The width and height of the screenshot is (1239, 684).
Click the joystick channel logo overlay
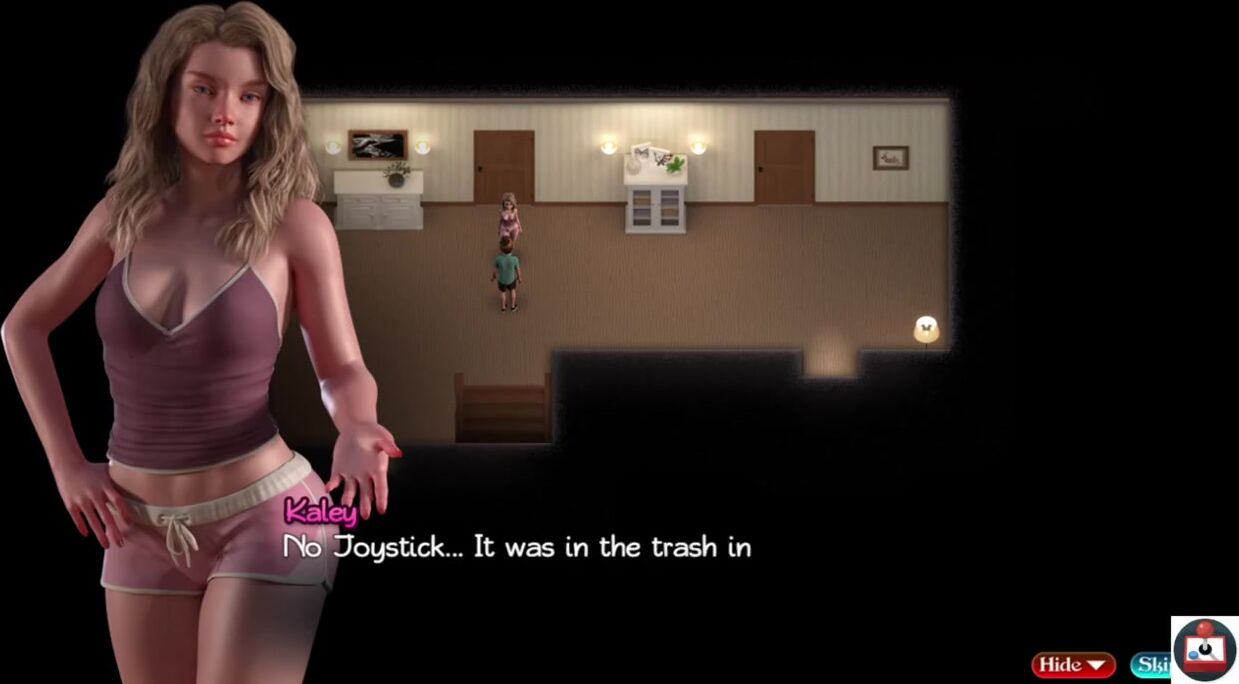pyautogui.click(x=1205, y=650)
